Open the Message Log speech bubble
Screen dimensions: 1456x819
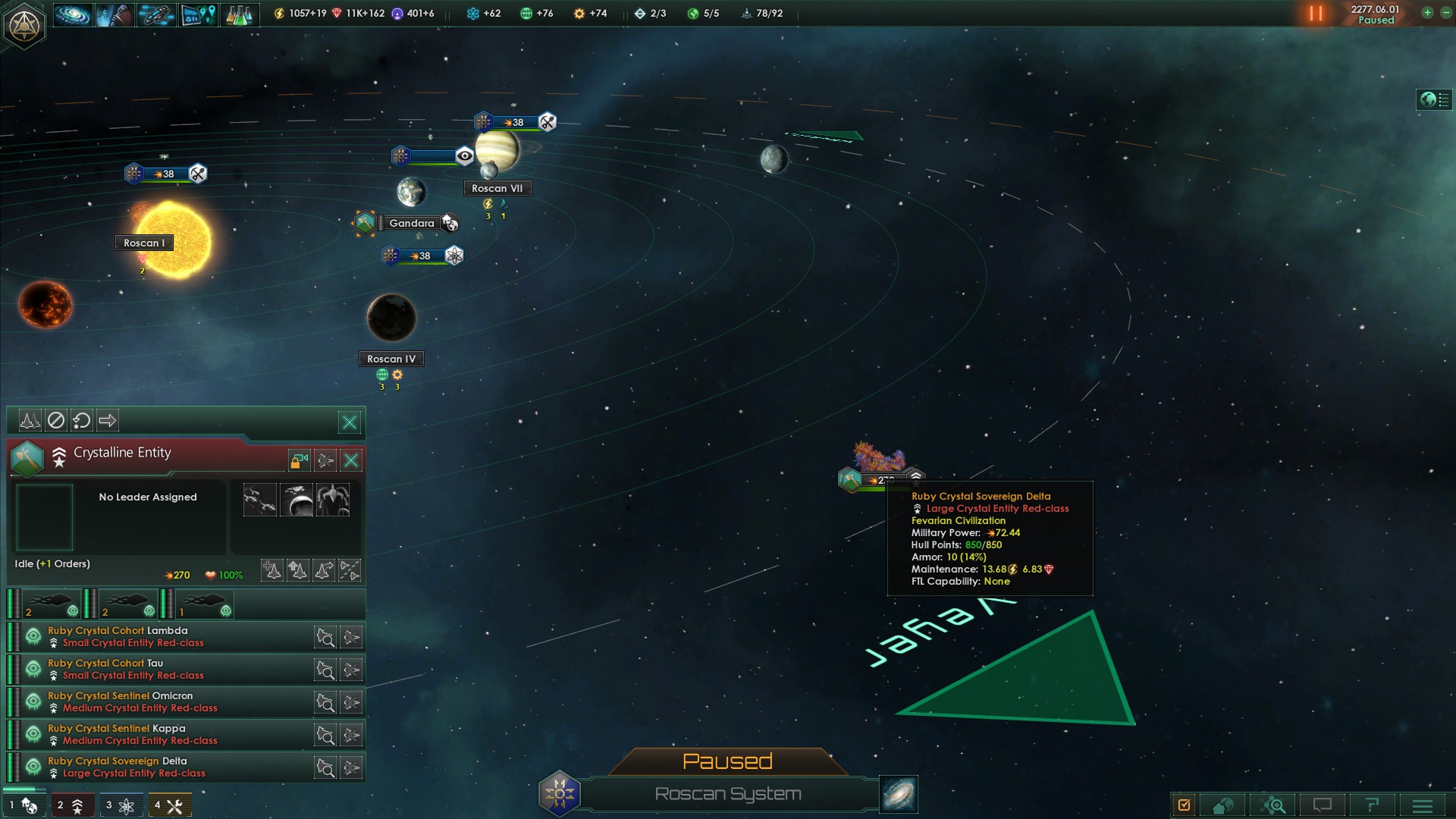(x=1323, y=805)
